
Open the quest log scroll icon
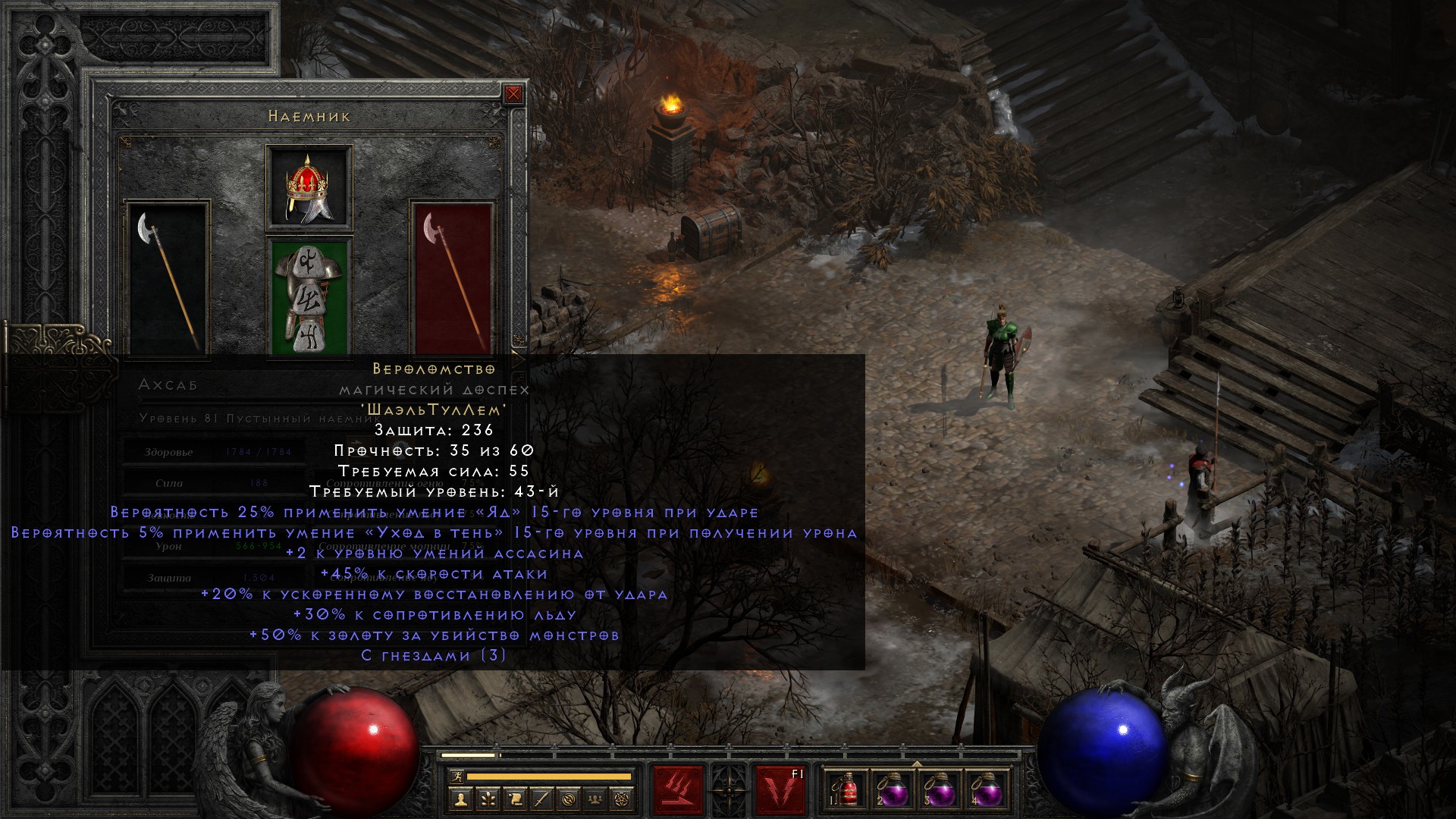pos(515,799)
